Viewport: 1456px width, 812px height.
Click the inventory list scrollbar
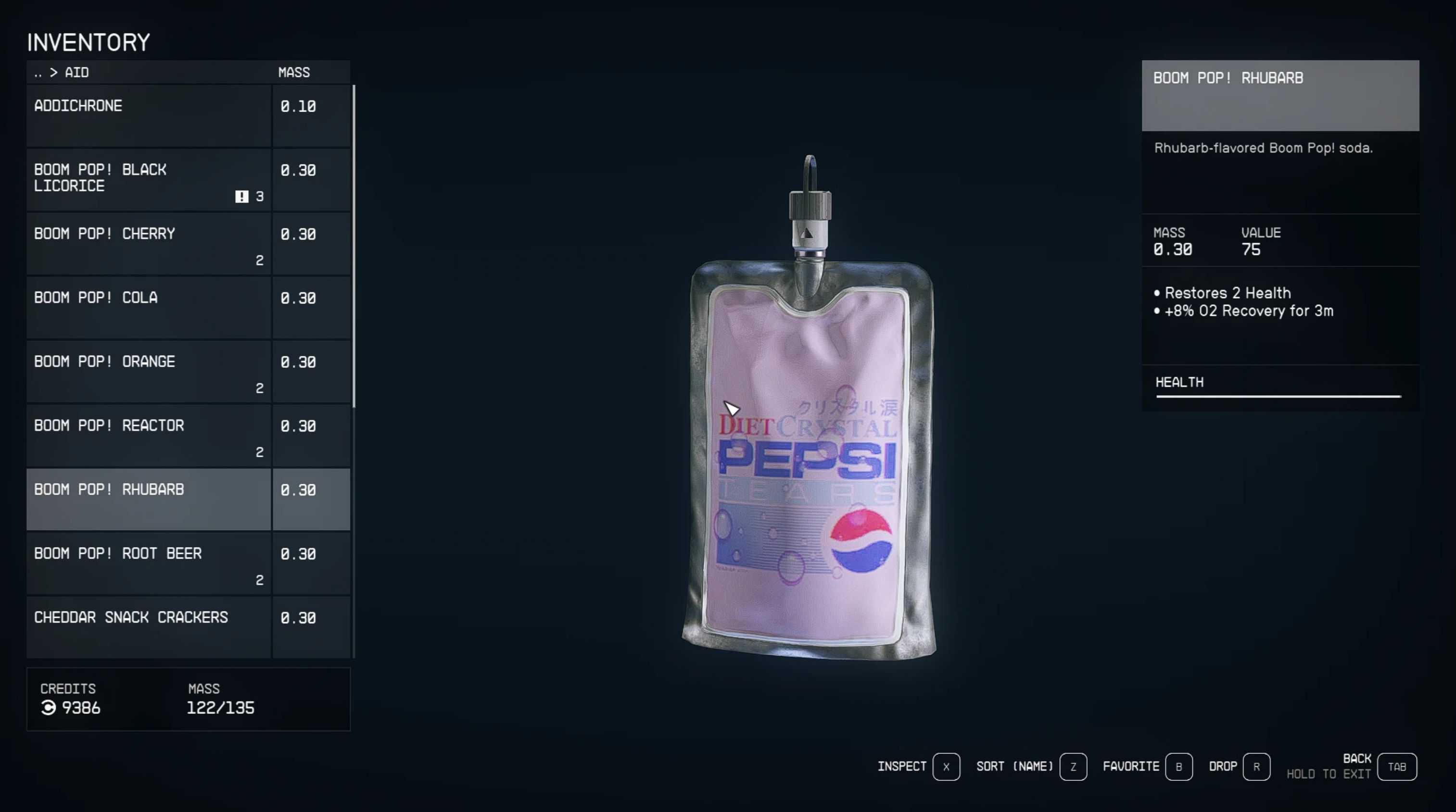coord(354,246)
